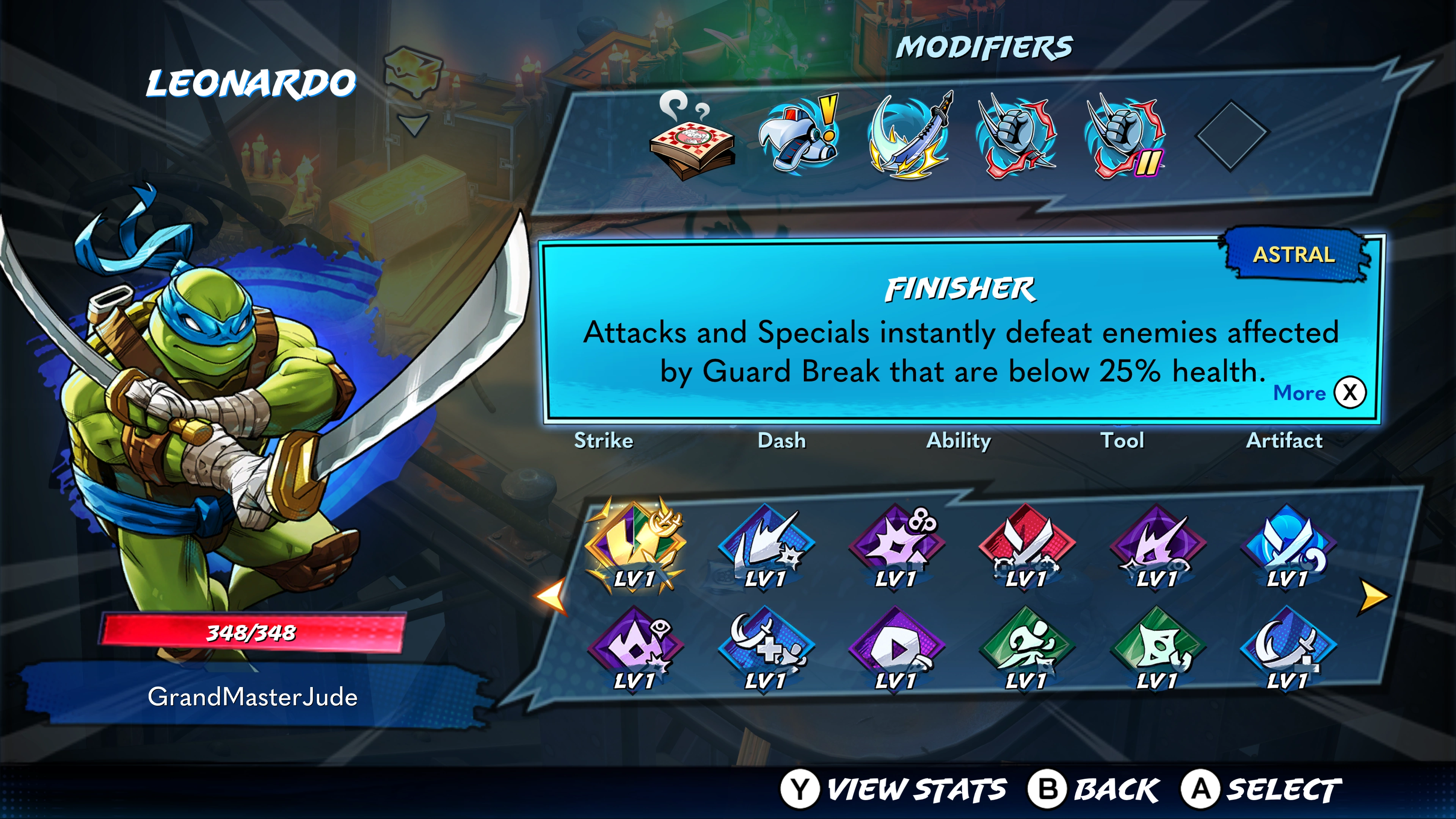This screenshot has width=1456, height=819.
Task: Click the yellow arrow below the loot chest
Action: coord(413,124)
